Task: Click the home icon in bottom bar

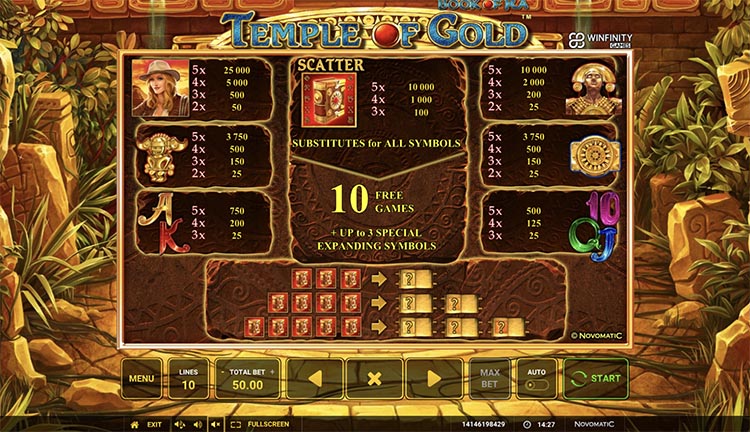Action: 135,424
